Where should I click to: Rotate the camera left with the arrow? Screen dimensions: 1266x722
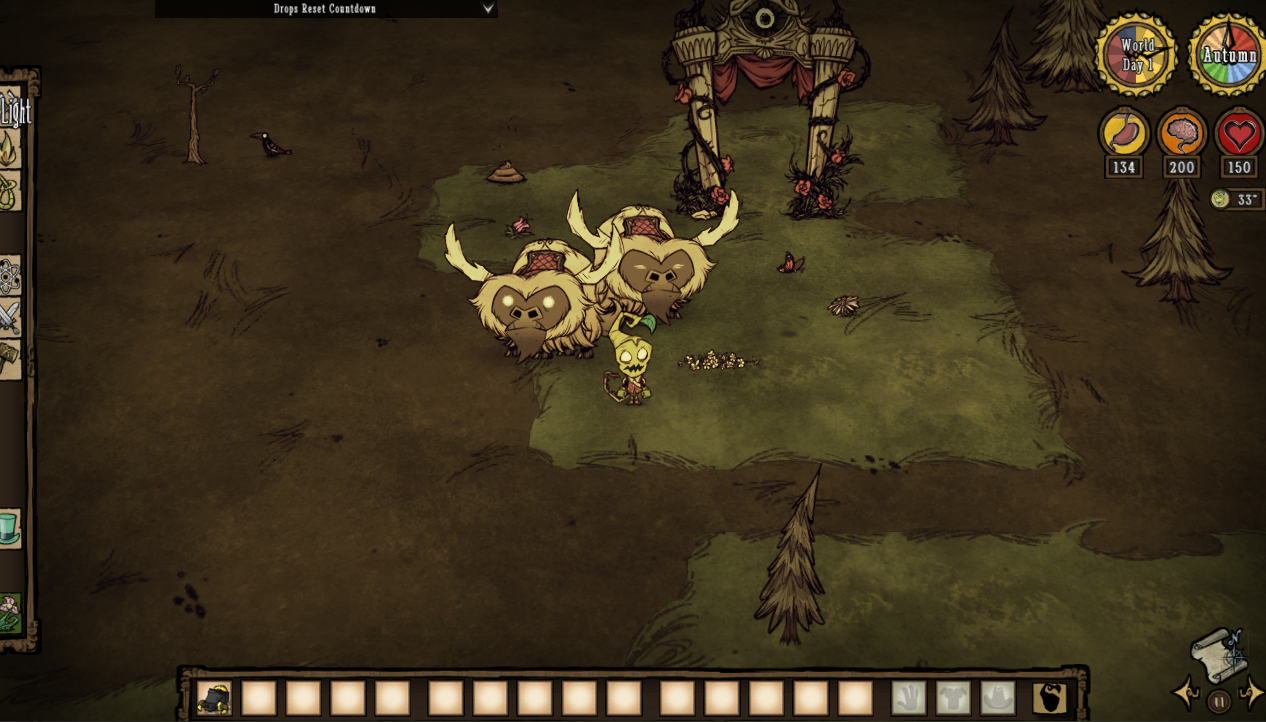coord(1186,692)
